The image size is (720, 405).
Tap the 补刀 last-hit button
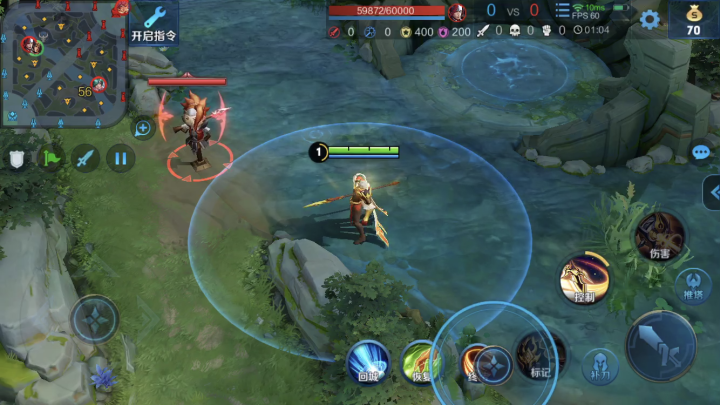pyautogui.click(x=599, y=364)
